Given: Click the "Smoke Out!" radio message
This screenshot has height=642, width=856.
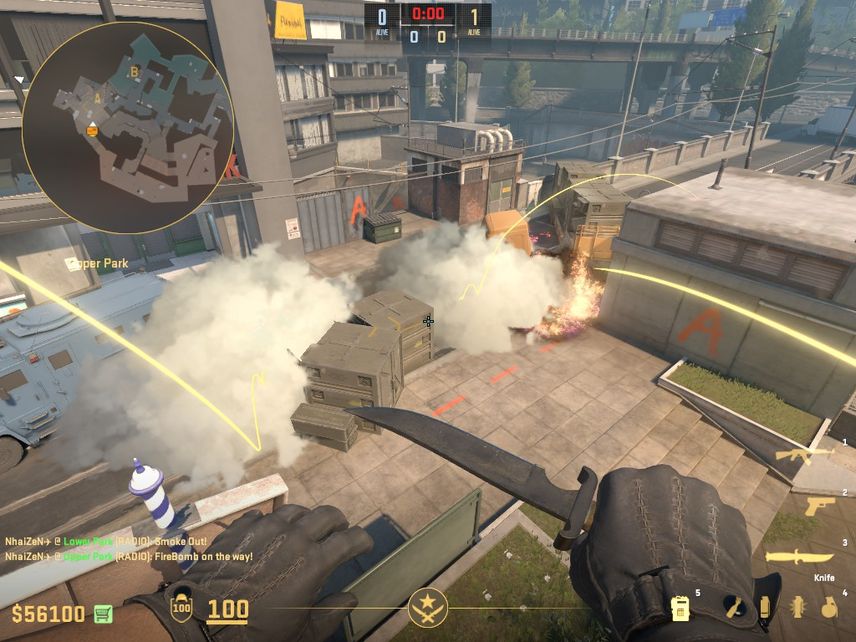Looking at the screenshot, I should pos(119,541).
